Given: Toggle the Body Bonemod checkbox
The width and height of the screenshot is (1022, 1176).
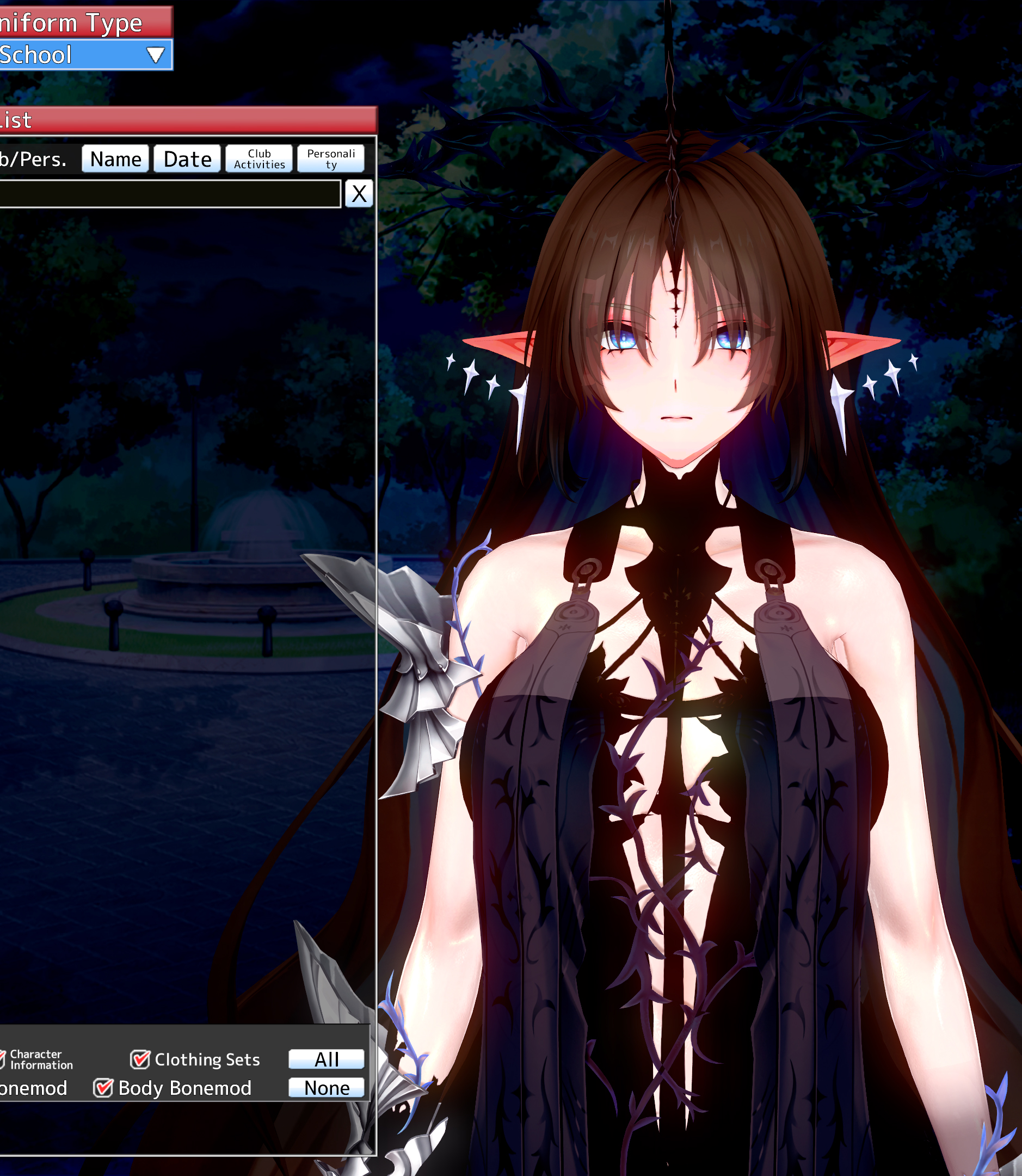Looking at the screenshot, I should click(103, 1088).
